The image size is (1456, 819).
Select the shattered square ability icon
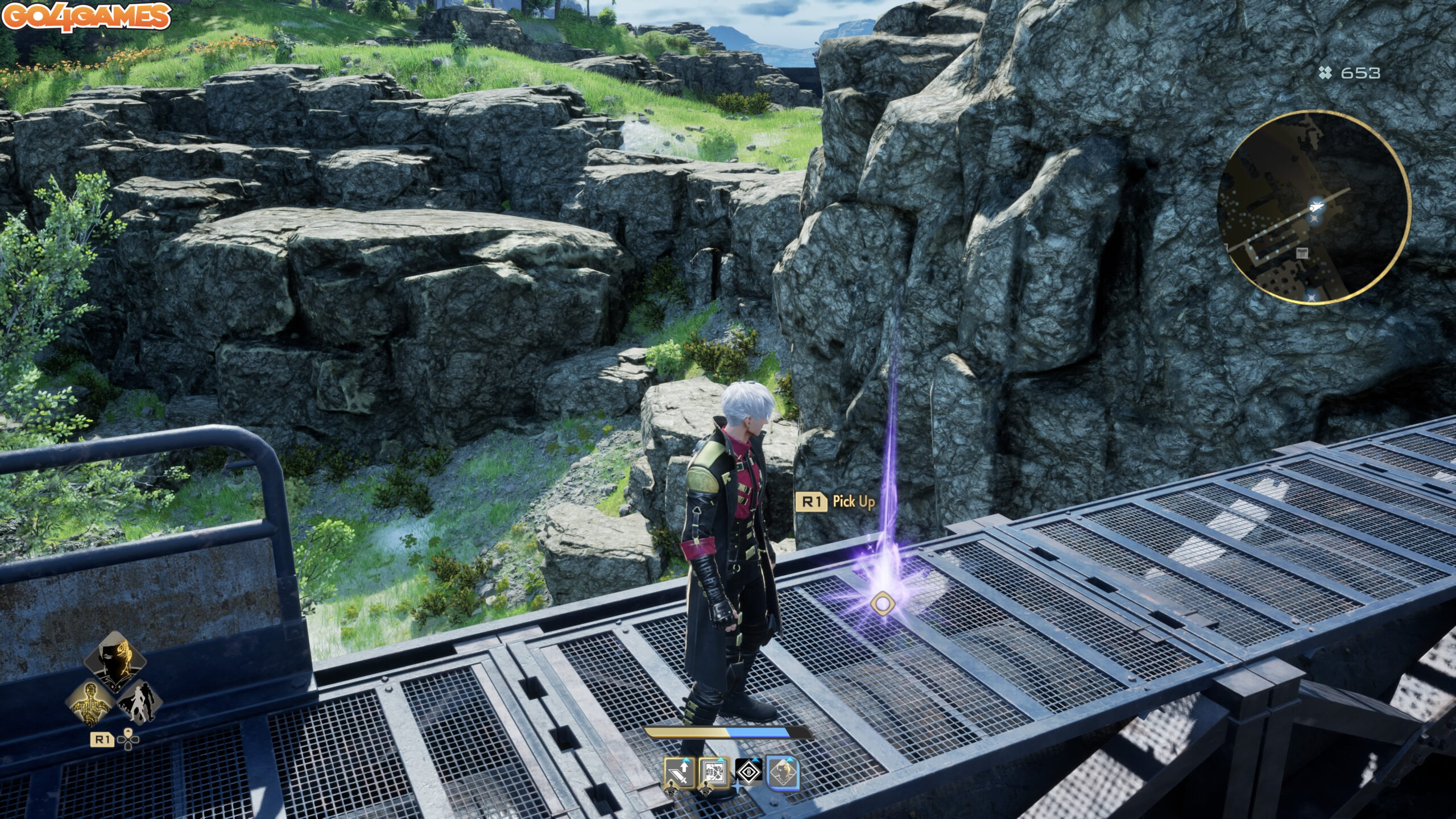point(714,772)
